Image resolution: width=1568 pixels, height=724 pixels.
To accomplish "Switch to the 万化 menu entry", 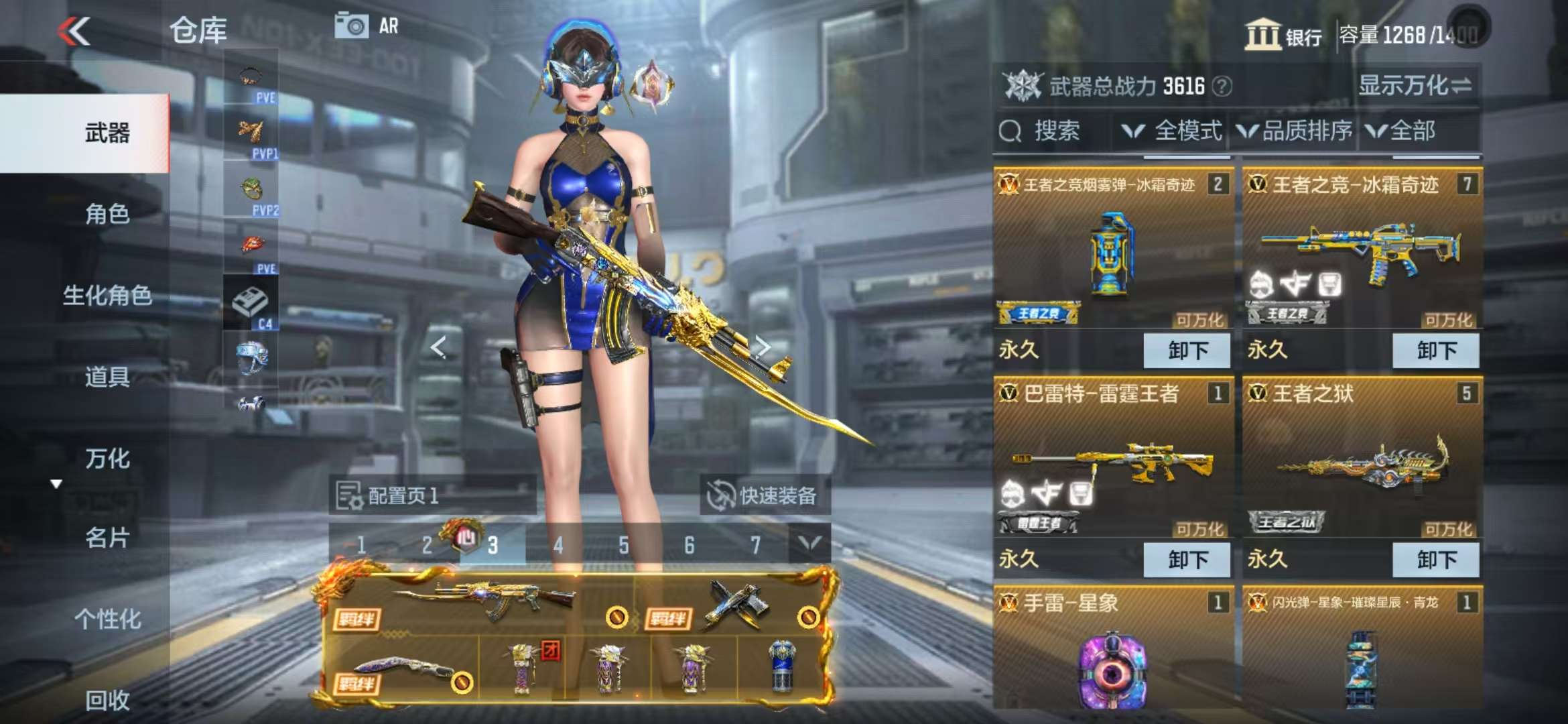I will point(107,459).
